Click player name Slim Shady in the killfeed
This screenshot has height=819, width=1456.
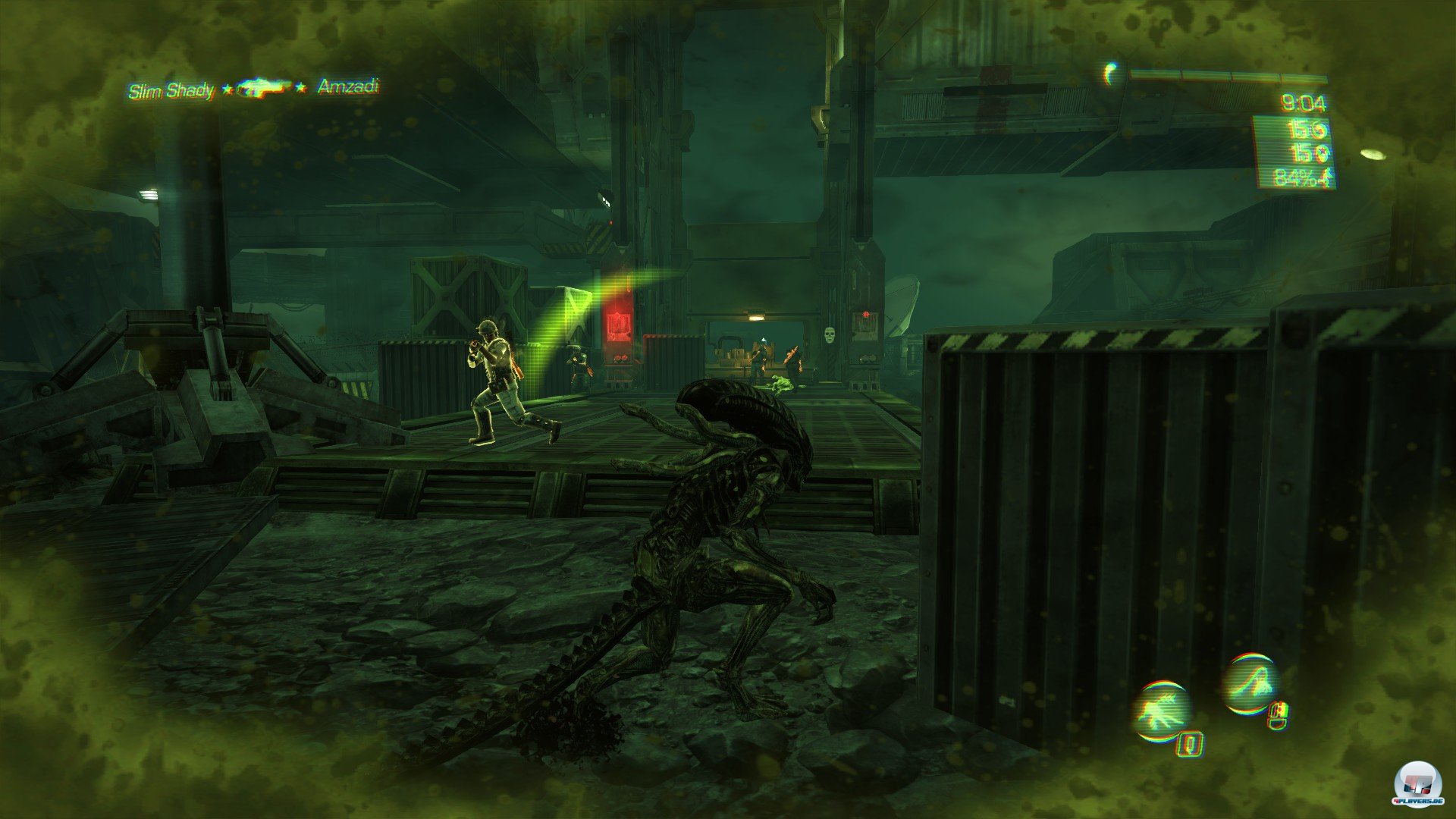[172, 89]
